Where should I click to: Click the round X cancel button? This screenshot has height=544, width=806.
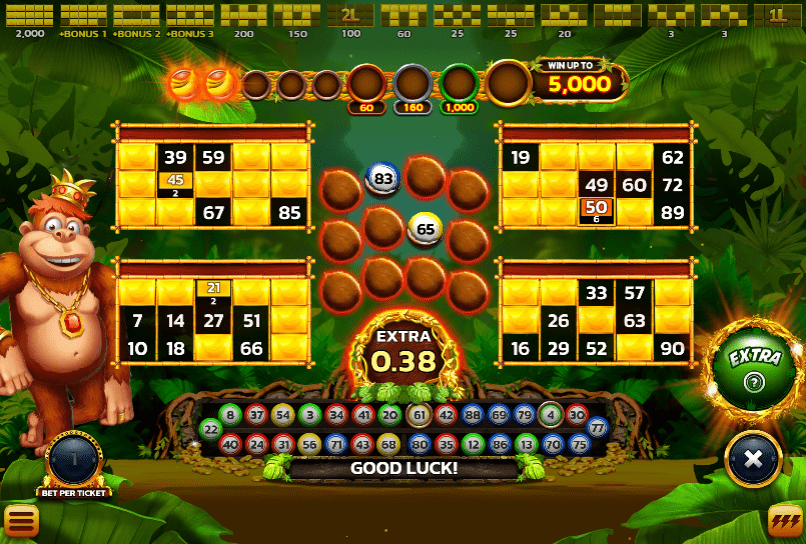(754, 459)
